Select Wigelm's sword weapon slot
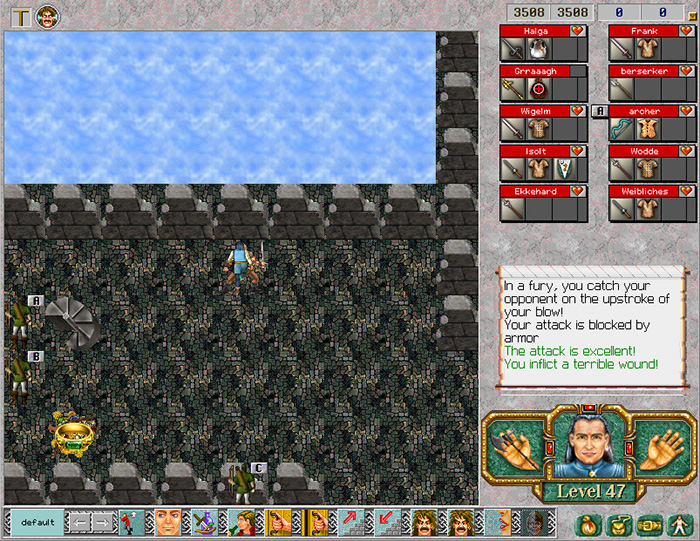 (x=512, y=129)
